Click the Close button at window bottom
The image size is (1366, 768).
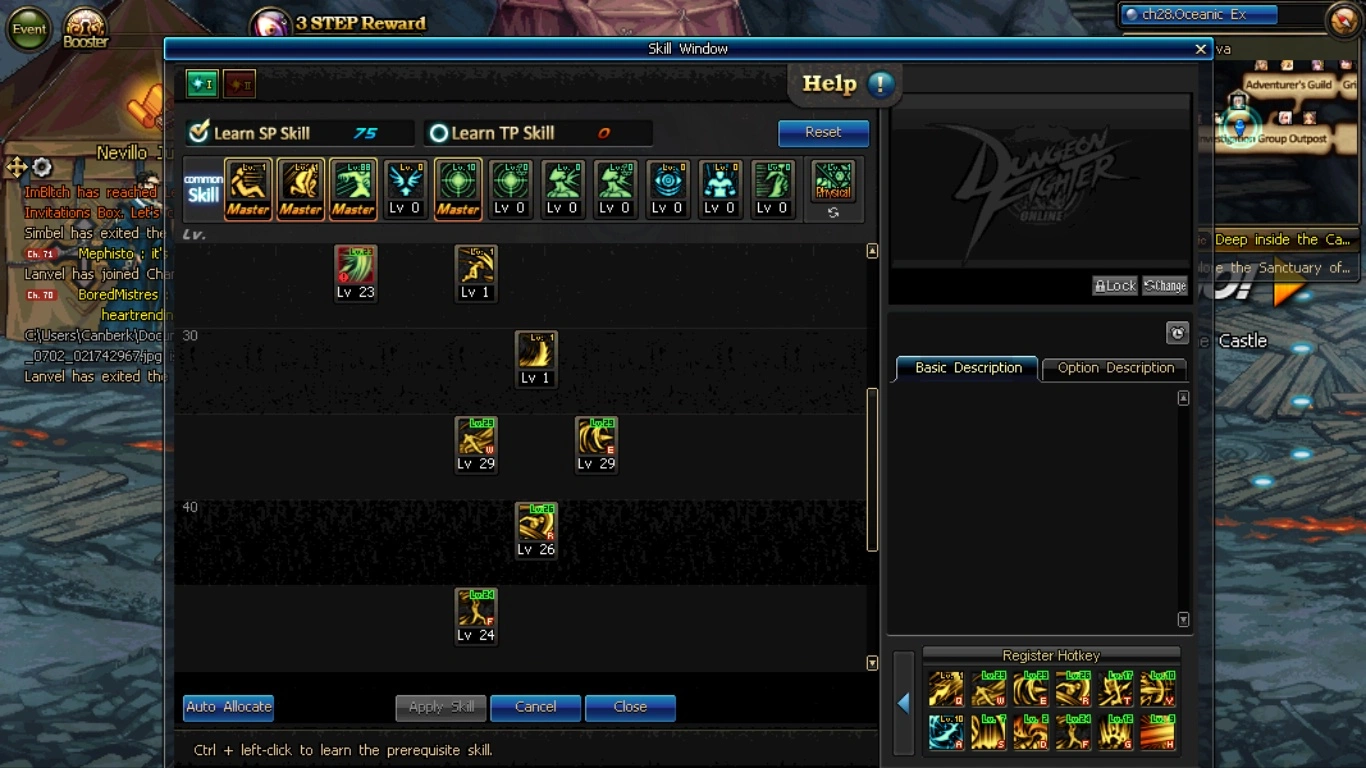(x=630, y=707)
